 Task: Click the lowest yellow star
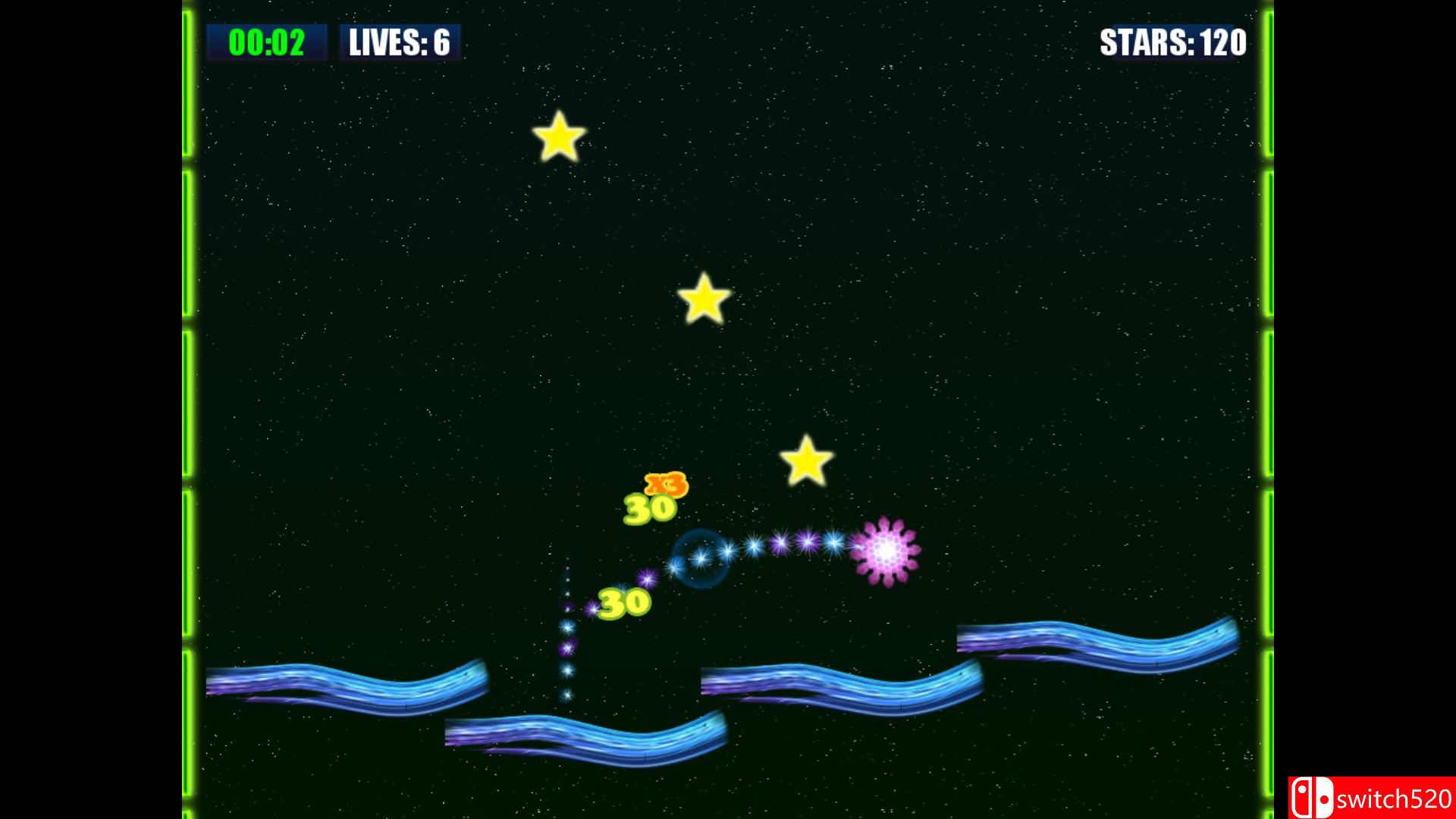click(806, 461)
